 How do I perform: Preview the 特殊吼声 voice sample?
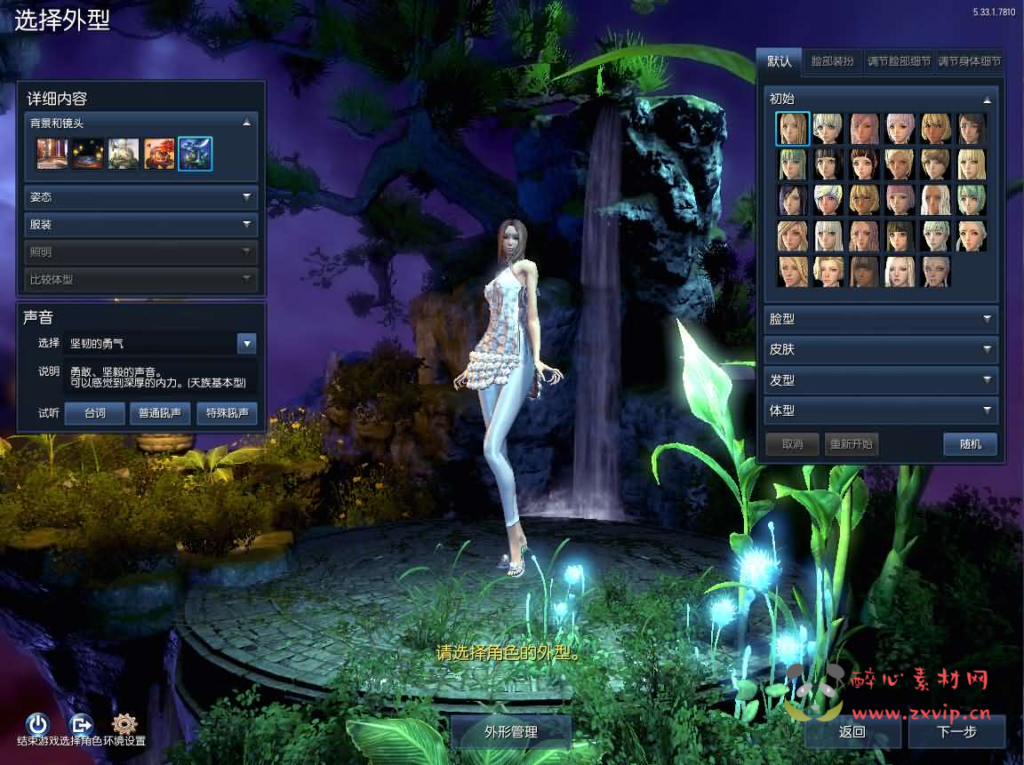click(x=226, y=413)
